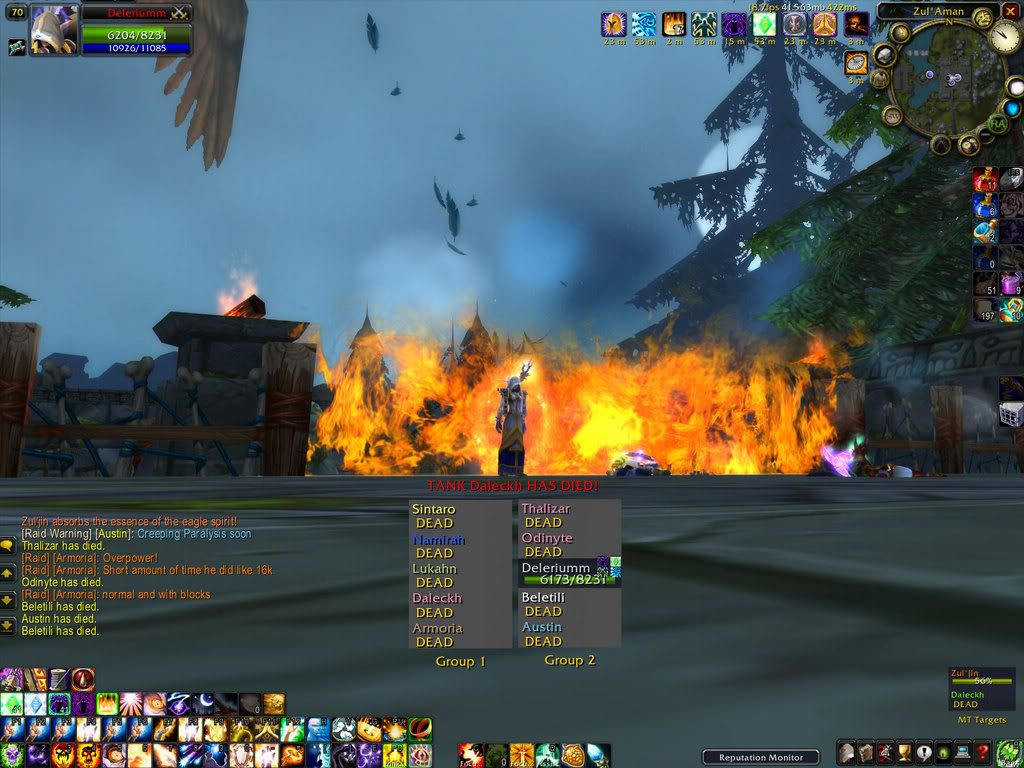1024x768 pixels.
Task: Open the golden chalice micro menu button
Action: coord(904,753)
